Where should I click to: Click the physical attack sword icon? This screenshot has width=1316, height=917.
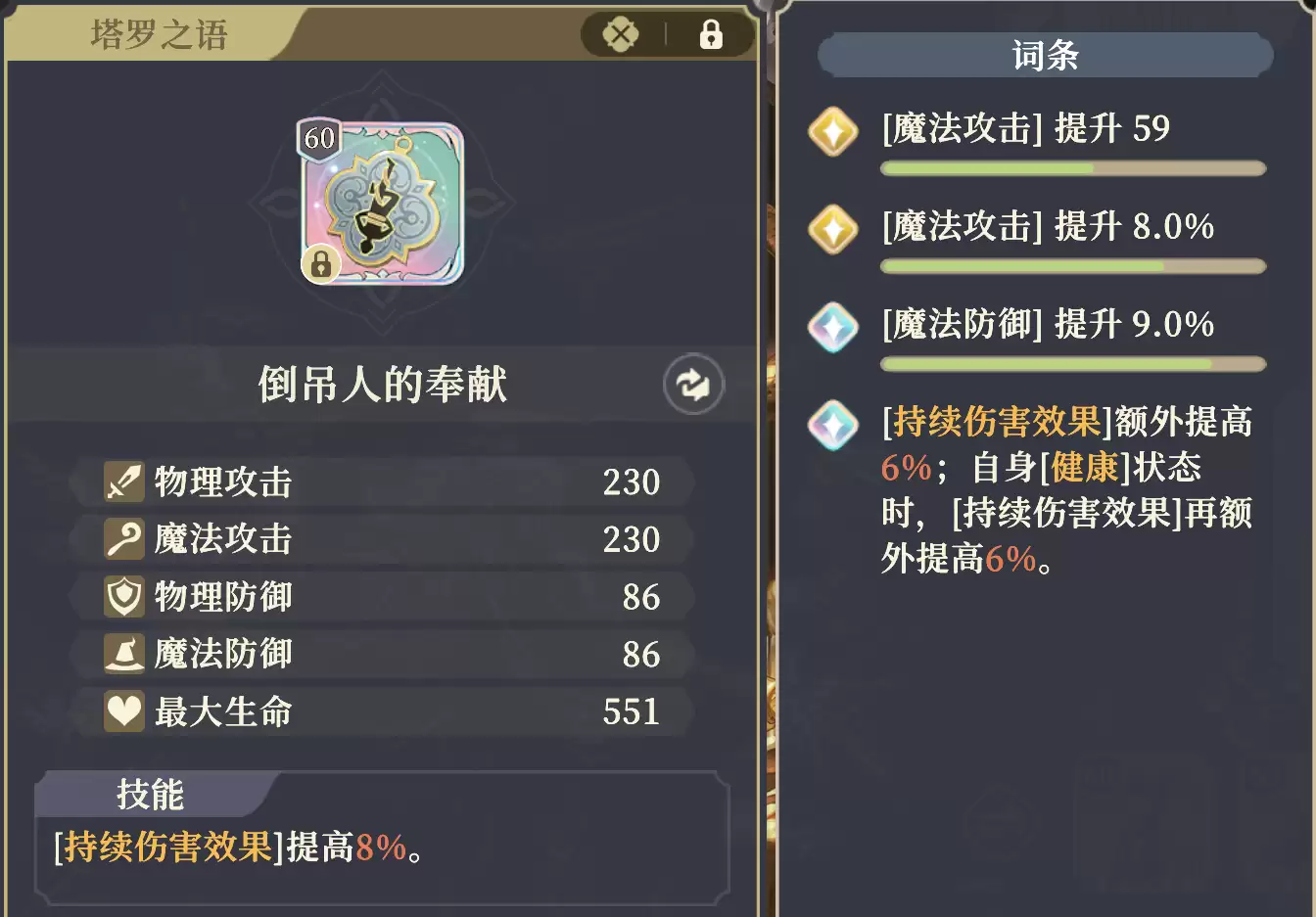(123, 481)
